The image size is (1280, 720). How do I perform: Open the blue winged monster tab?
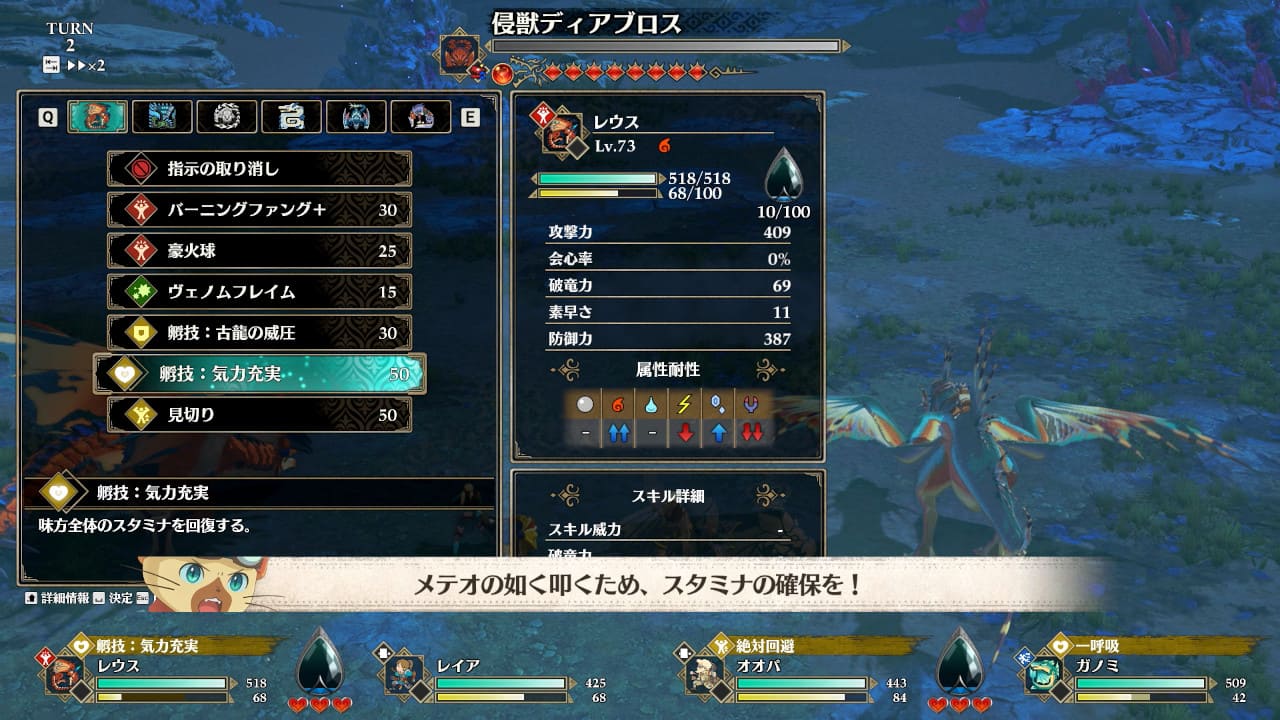click(x=356, y=117)
